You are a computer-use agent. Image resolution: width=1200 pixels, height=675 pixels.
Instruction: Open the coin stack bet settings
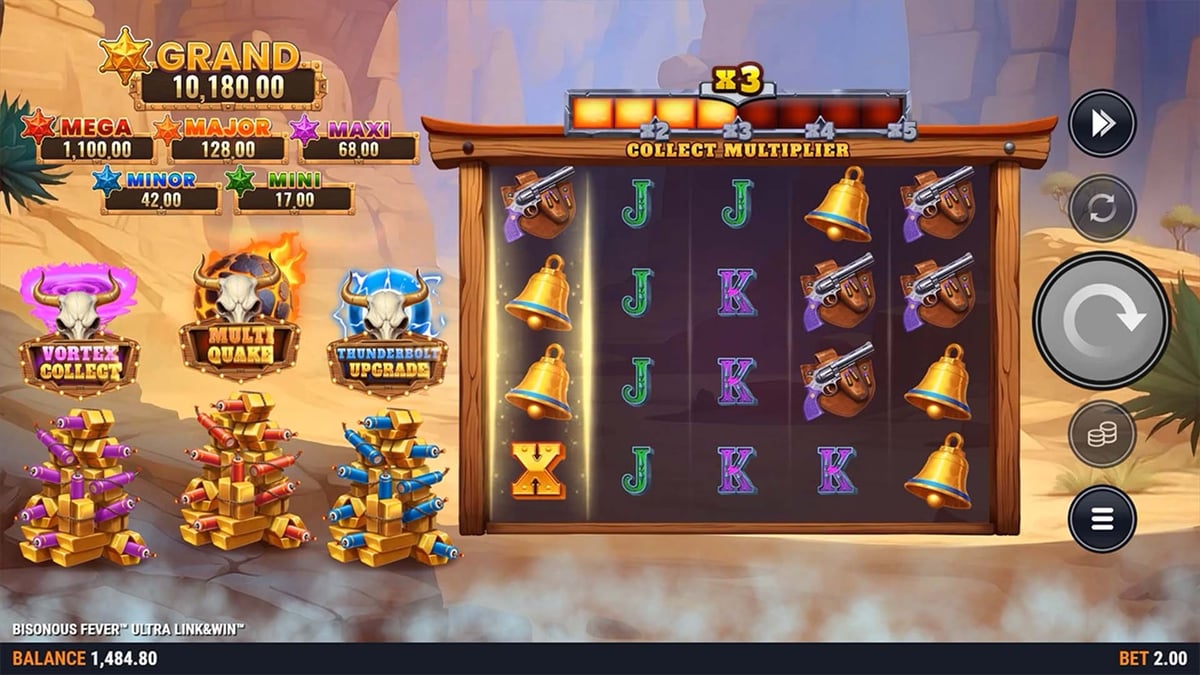pyautogui.click(x=1102, y=434)
